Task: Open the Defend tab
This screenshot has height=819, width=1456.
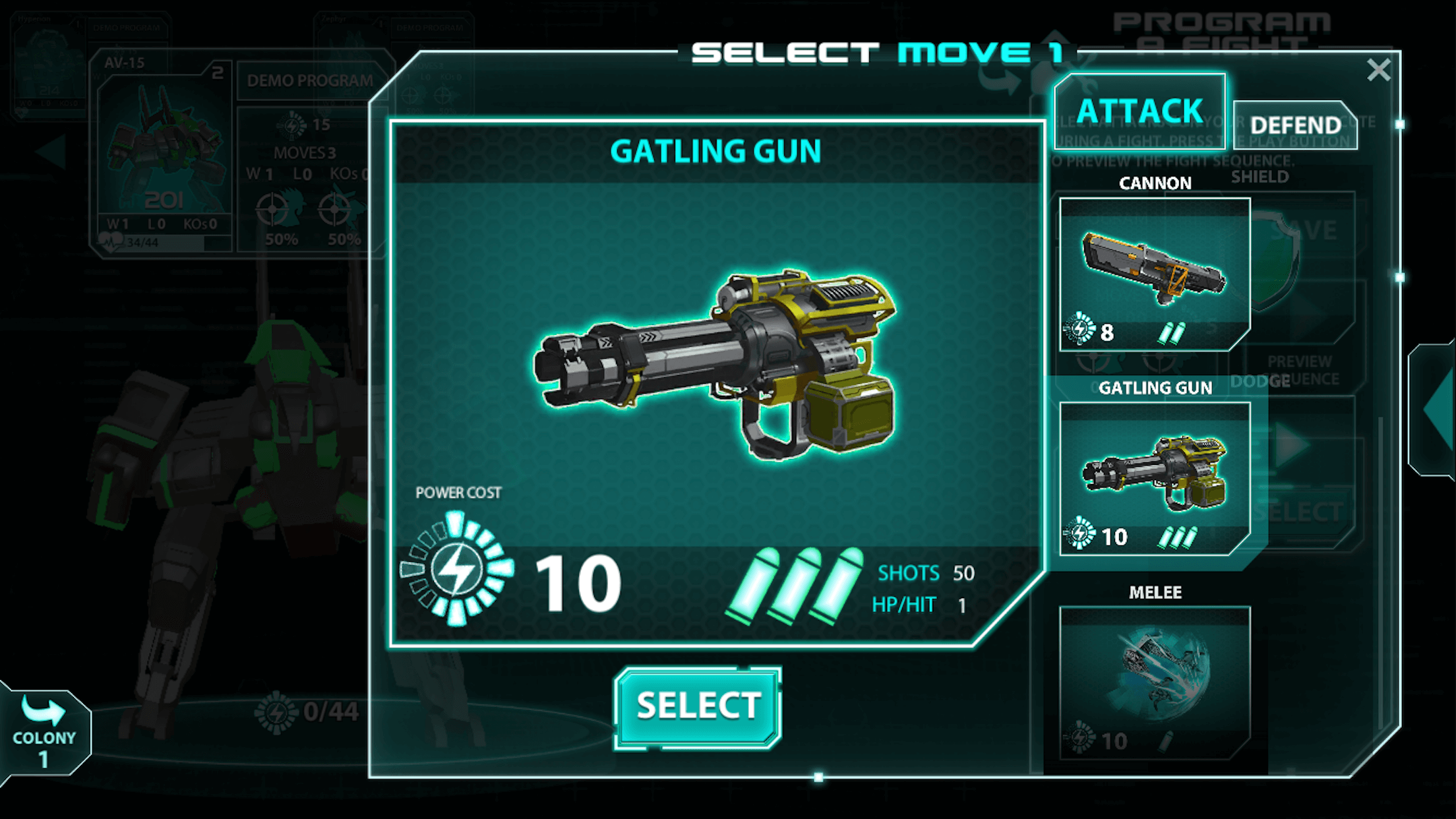Action: (x=1295, y=125)
